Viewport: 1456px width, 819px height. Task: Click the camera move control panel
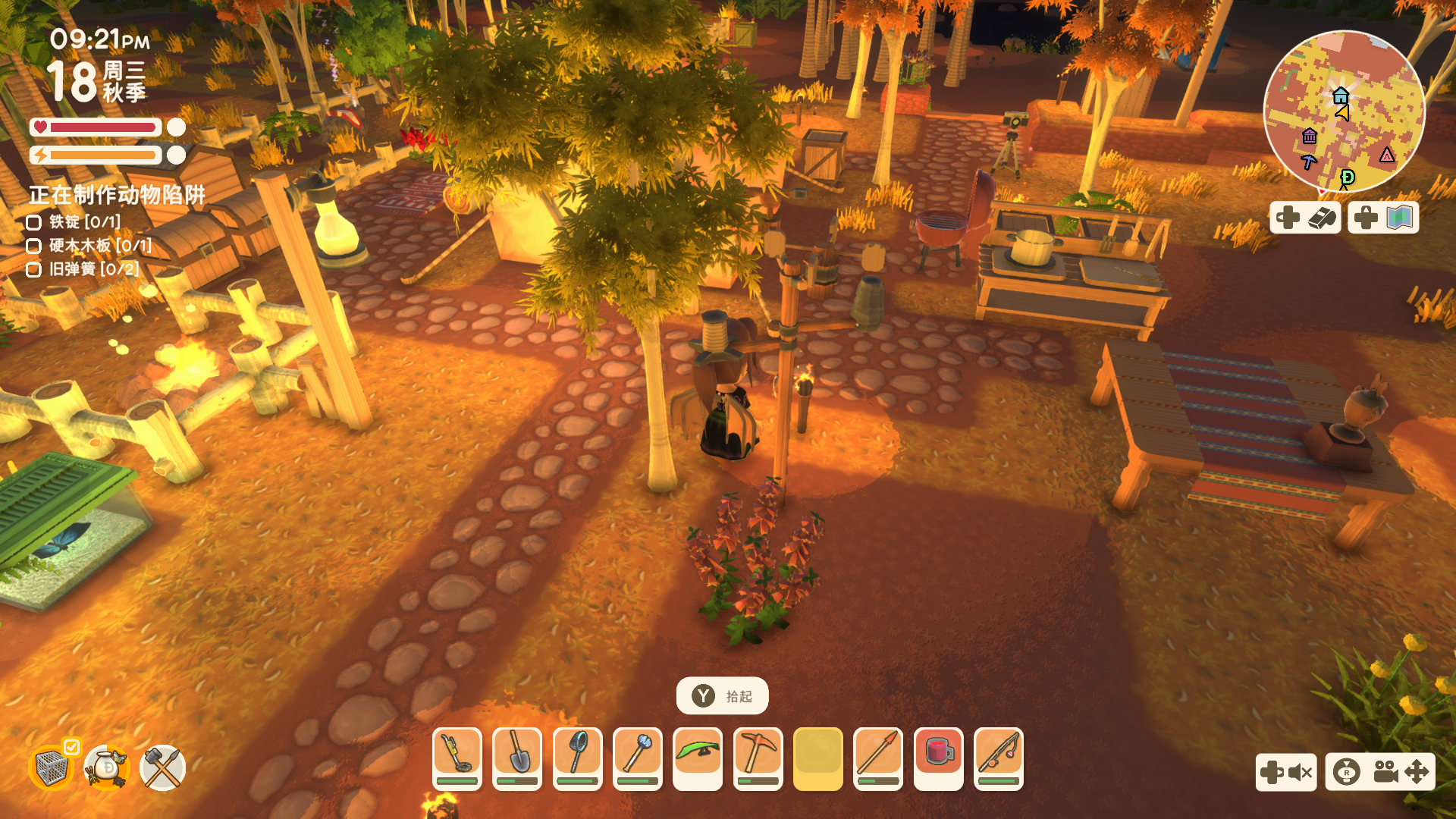tap(1380, 772)
